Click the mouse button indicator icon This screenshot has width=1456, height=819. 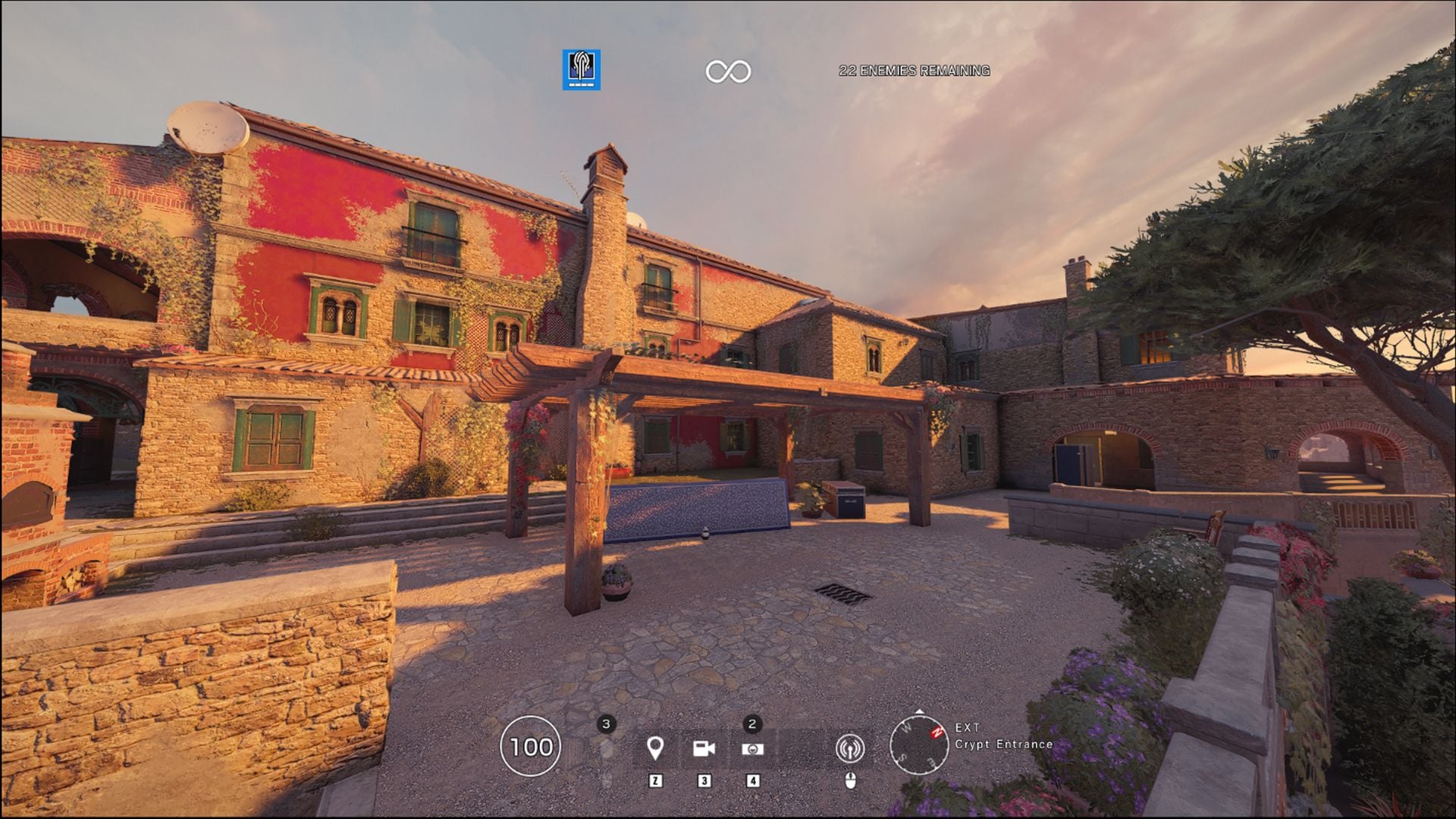[x=850, y=781]
